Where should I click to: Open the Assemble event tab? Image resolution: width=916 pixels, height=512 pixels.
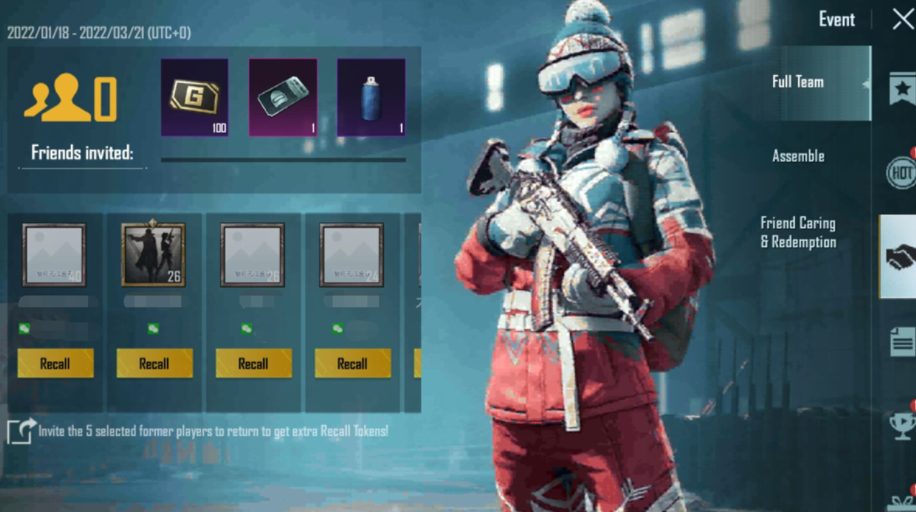[x=797, y=156]
